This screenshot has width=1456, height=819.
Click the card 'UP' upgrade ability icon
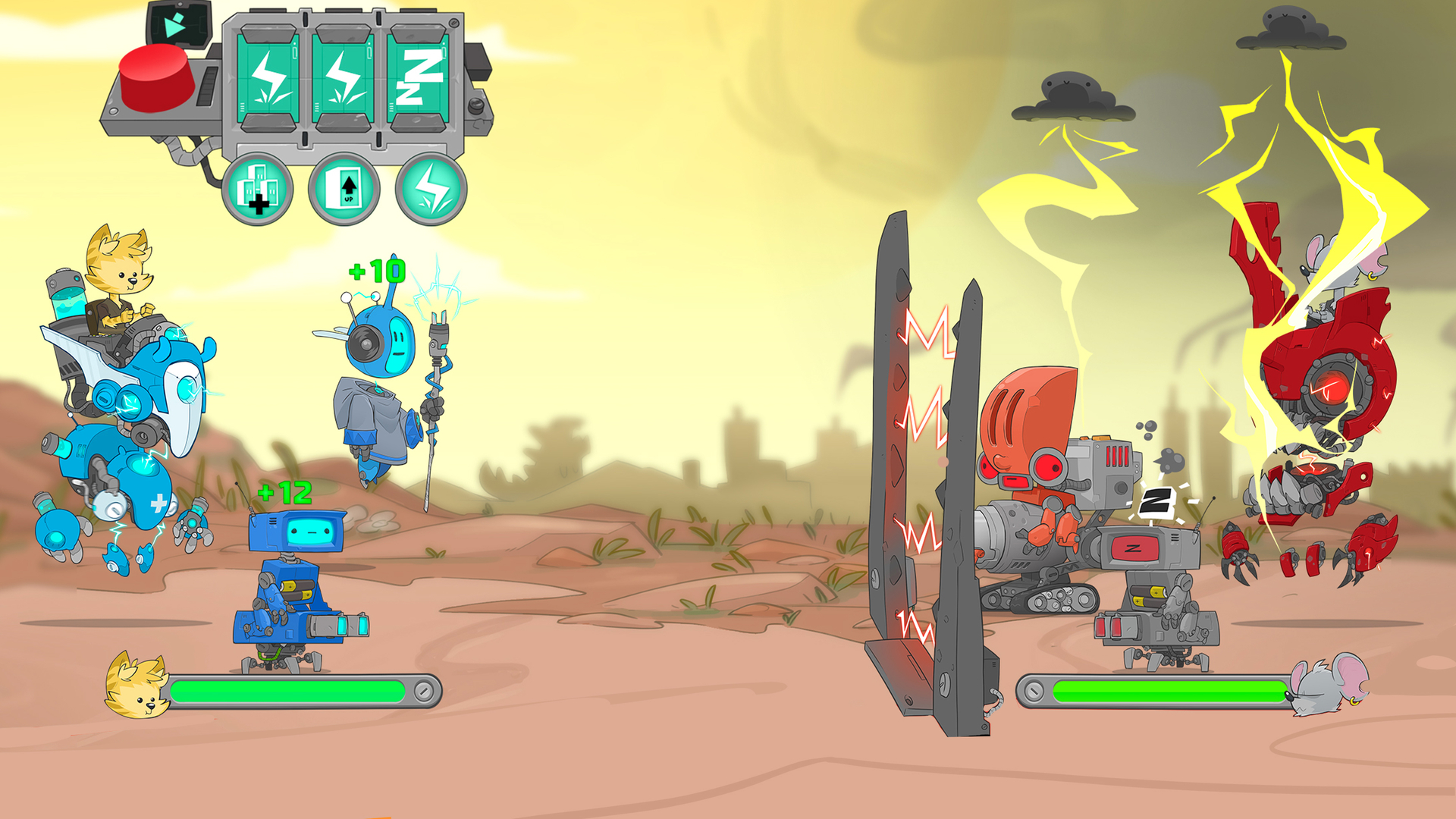343,187
